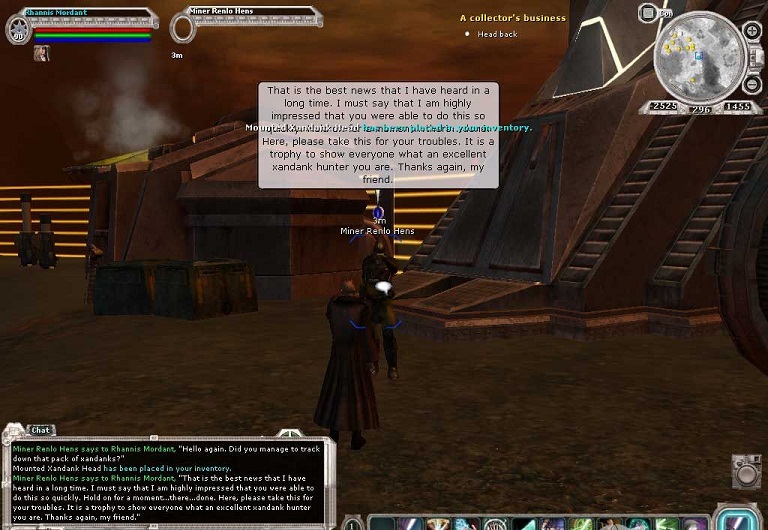This screenshot has width=768, height=530.
Task: Click the camera screenshot button
Action: tap(744, 472)
